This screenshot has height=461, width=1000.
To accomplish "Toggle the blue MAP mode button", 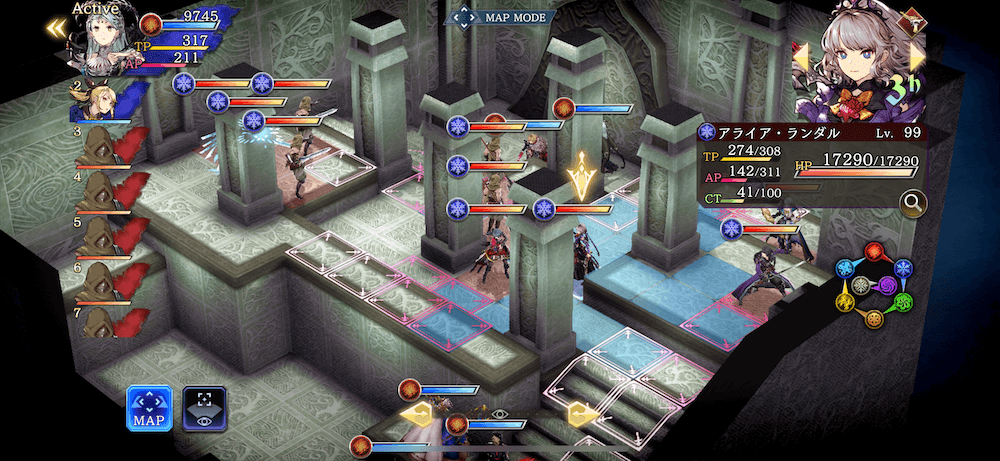I will point(148,406).
